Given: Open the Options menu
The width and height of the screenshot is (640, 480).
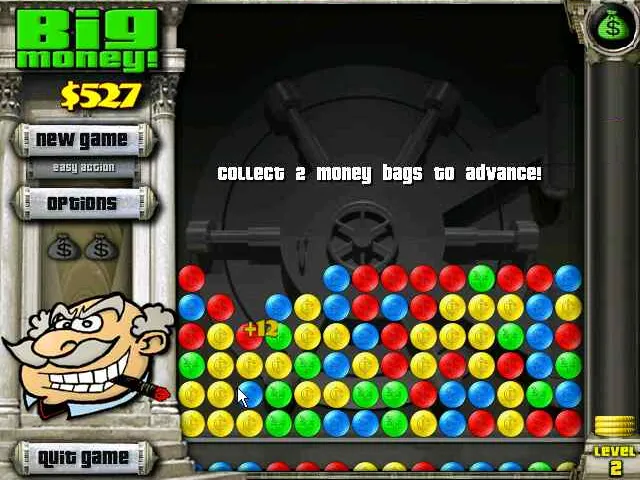Looking at the screenshot, I should coord(82,203).
